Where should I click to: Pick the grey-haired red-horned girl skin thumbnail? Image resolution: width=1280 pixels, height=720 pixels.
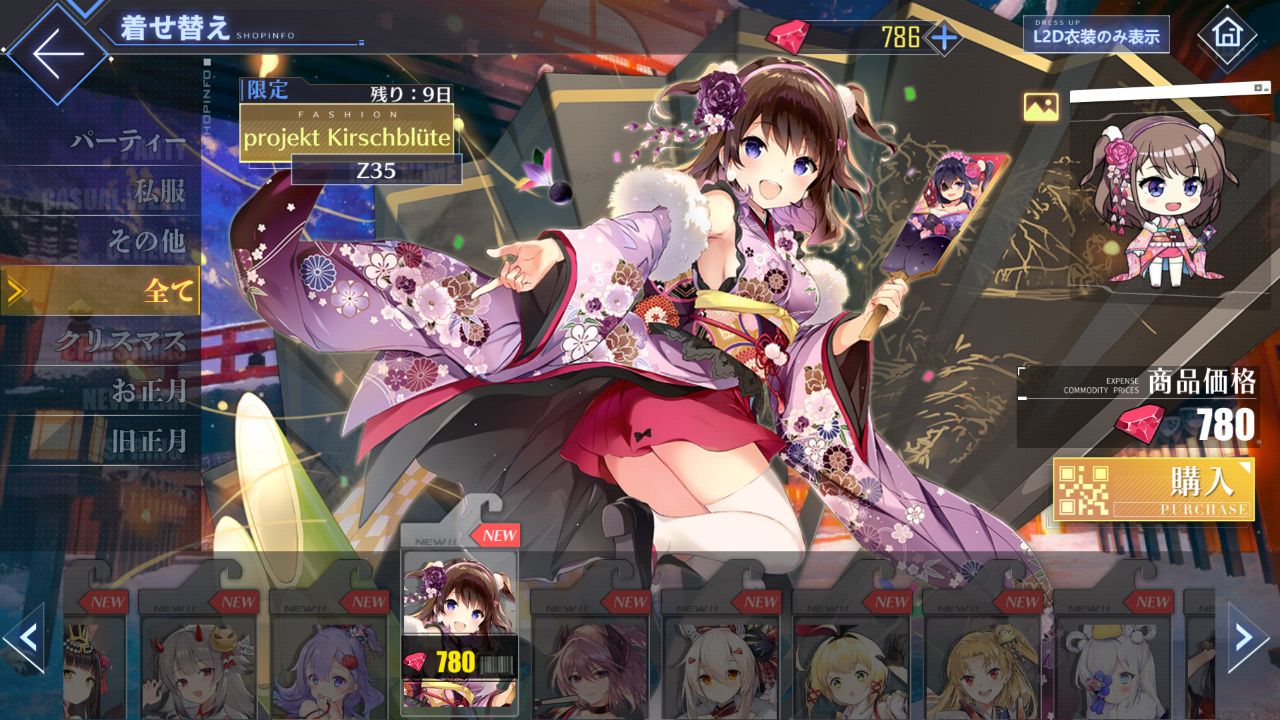(198, 655)
